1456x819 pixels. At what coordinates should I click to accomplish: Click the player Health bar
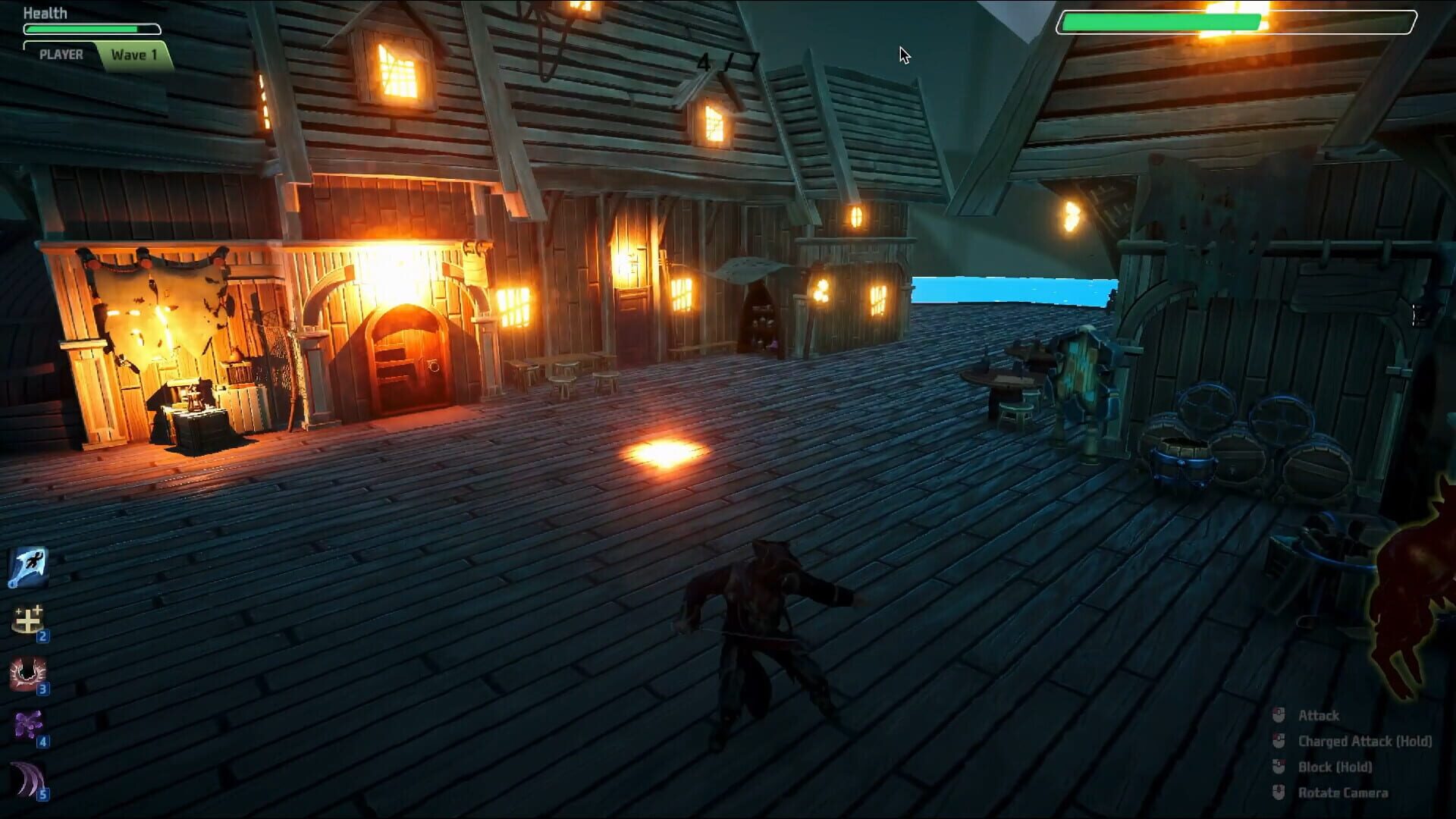(x=93, y=28)
